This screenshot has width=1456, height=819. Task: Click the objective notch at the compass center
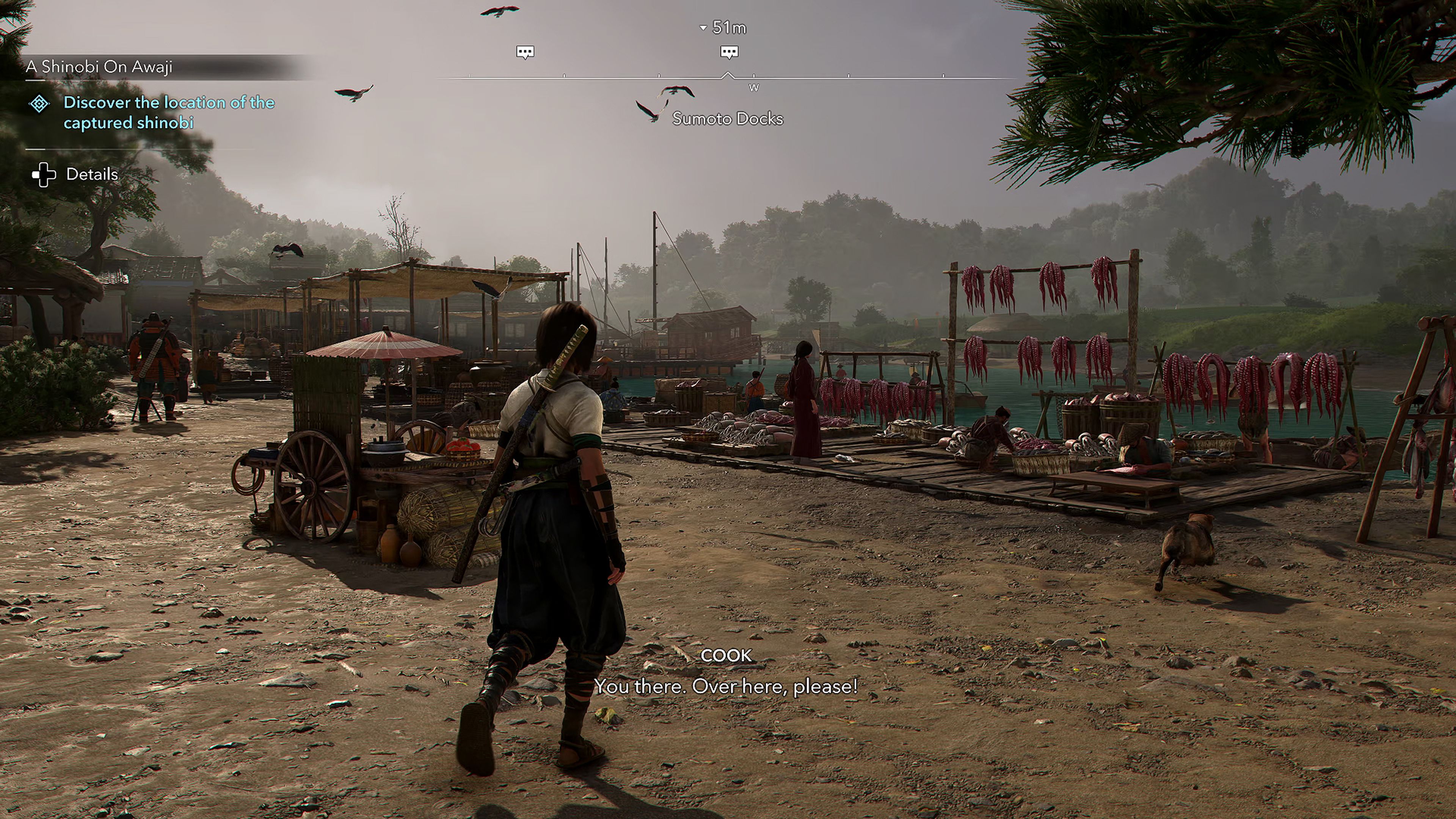(x=728, y=72)
